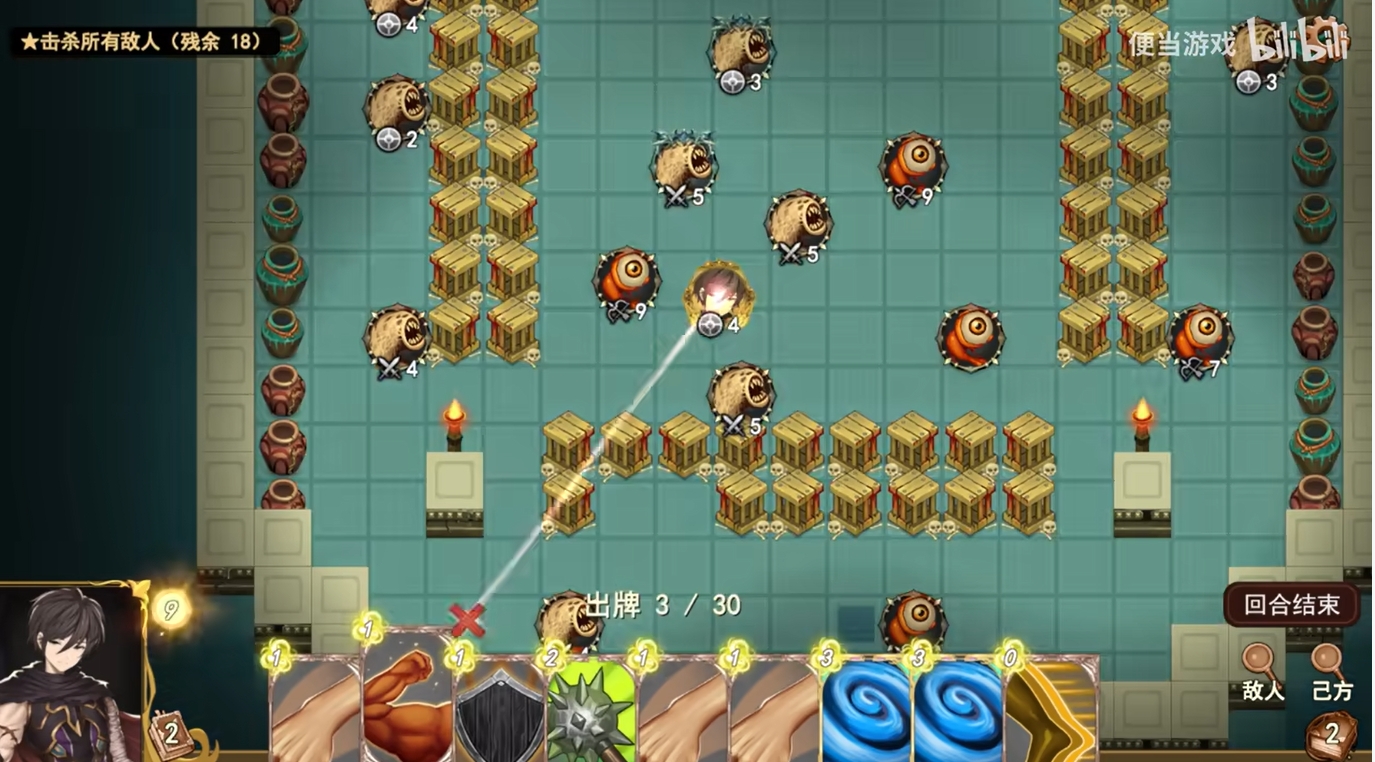Click the dark-haired hero portrait
1375x762 pixels.
[70, 672]
